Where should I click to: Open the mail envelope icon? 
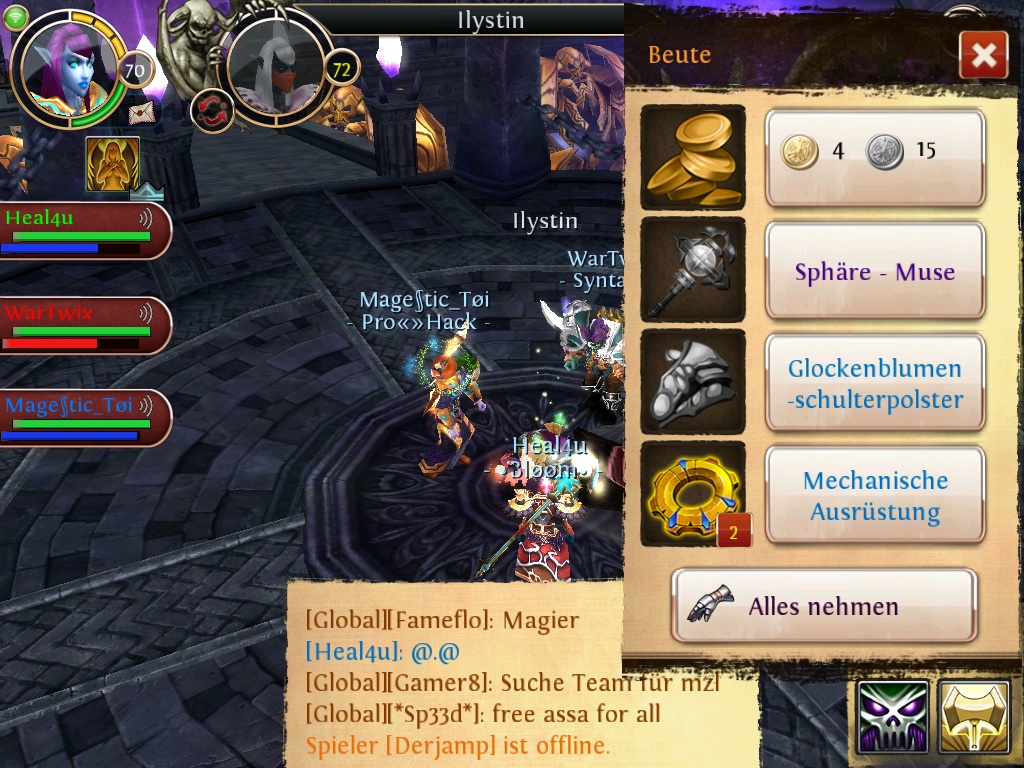142,112
